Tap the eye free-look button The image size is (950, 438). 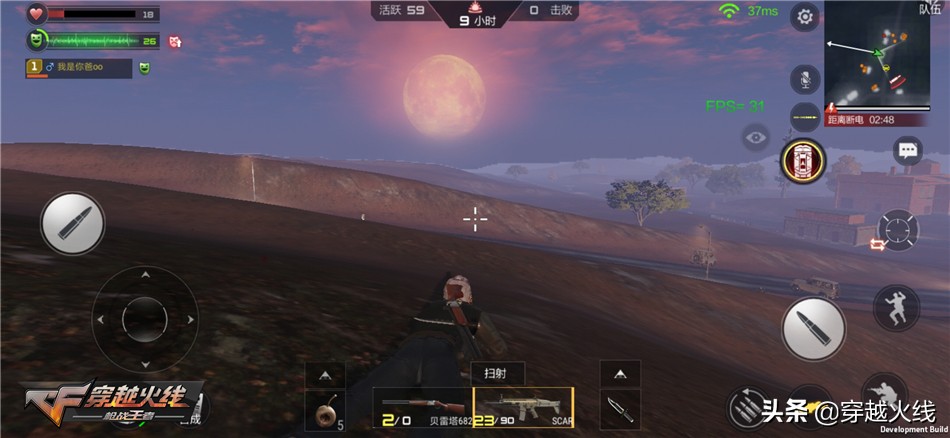coord(756,137)
